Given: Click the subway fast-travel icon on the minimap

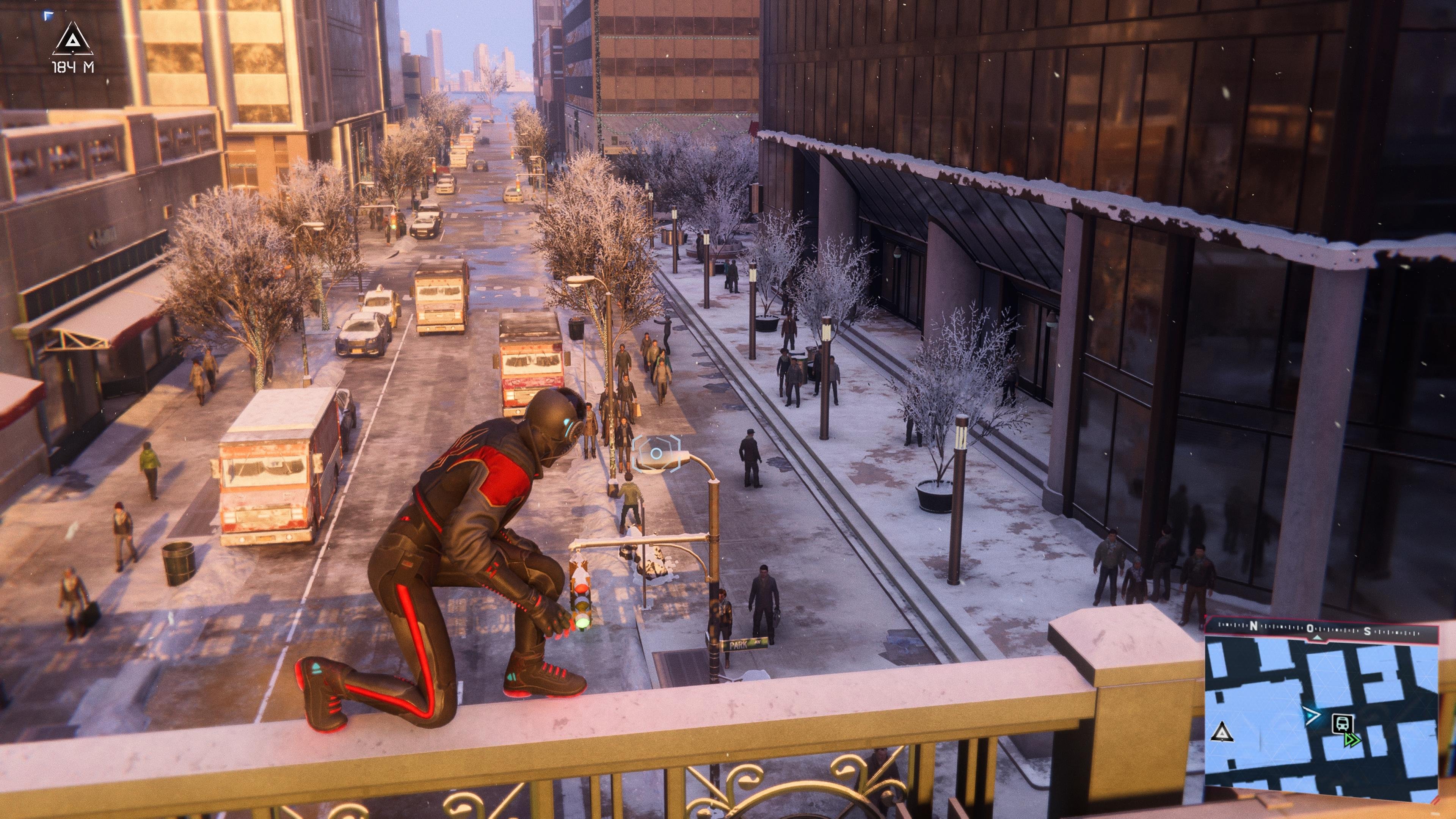Looking at the screenshot, I should click(1342, 723).
